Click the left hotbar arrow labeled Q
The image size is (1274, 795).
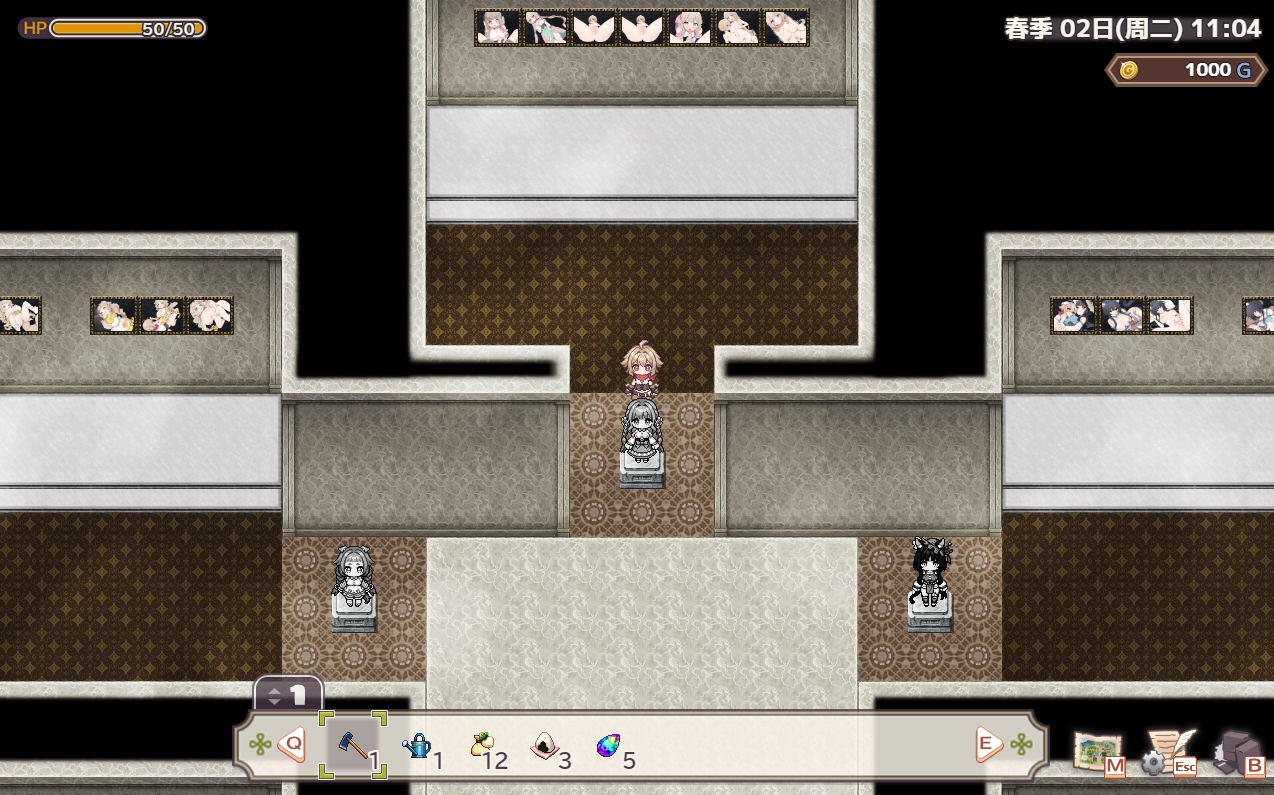point(291,744)
